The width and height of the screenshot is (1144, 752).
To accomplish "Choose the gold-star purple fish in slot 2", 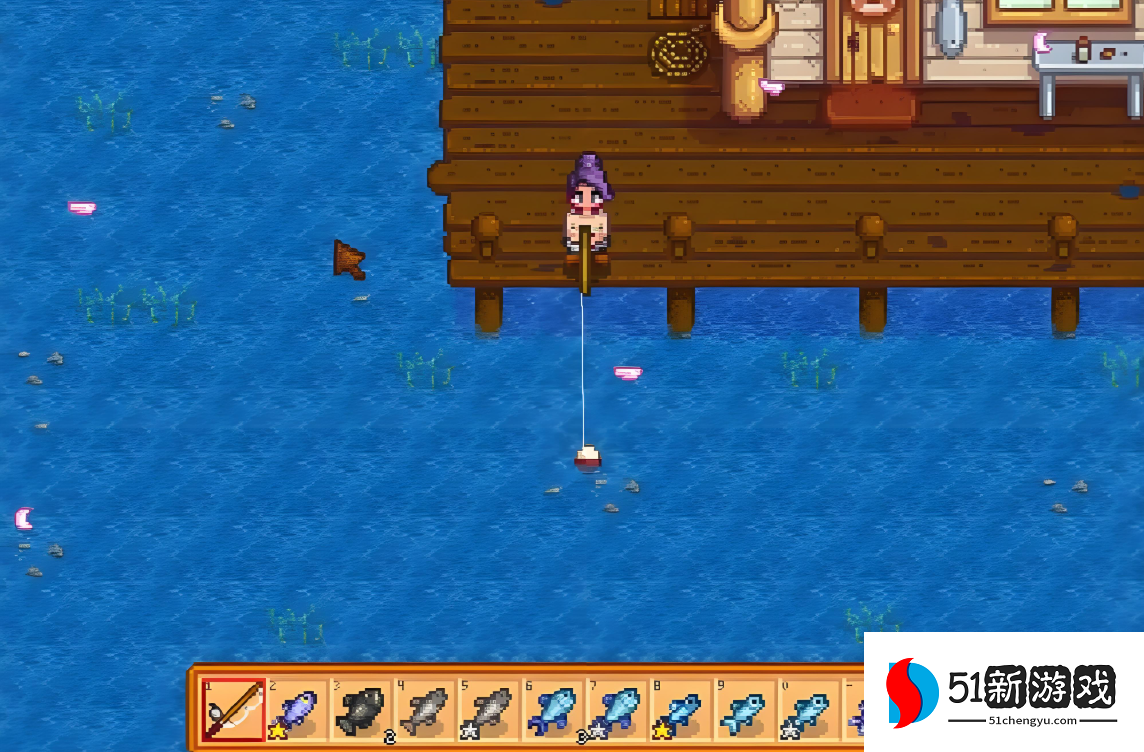I will click(297, 711).
